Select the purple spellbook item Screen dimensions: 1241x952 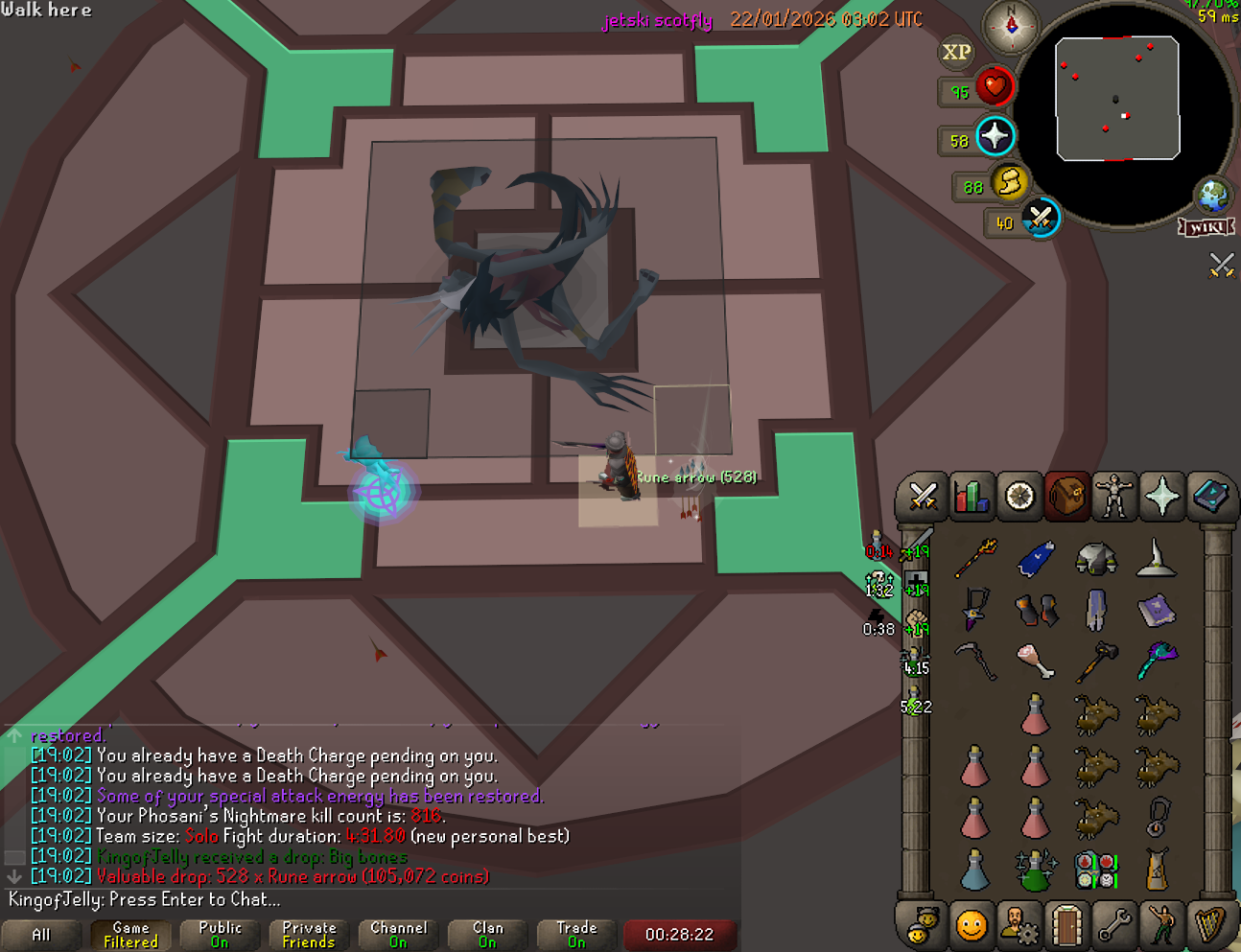tap(1156, 610)
